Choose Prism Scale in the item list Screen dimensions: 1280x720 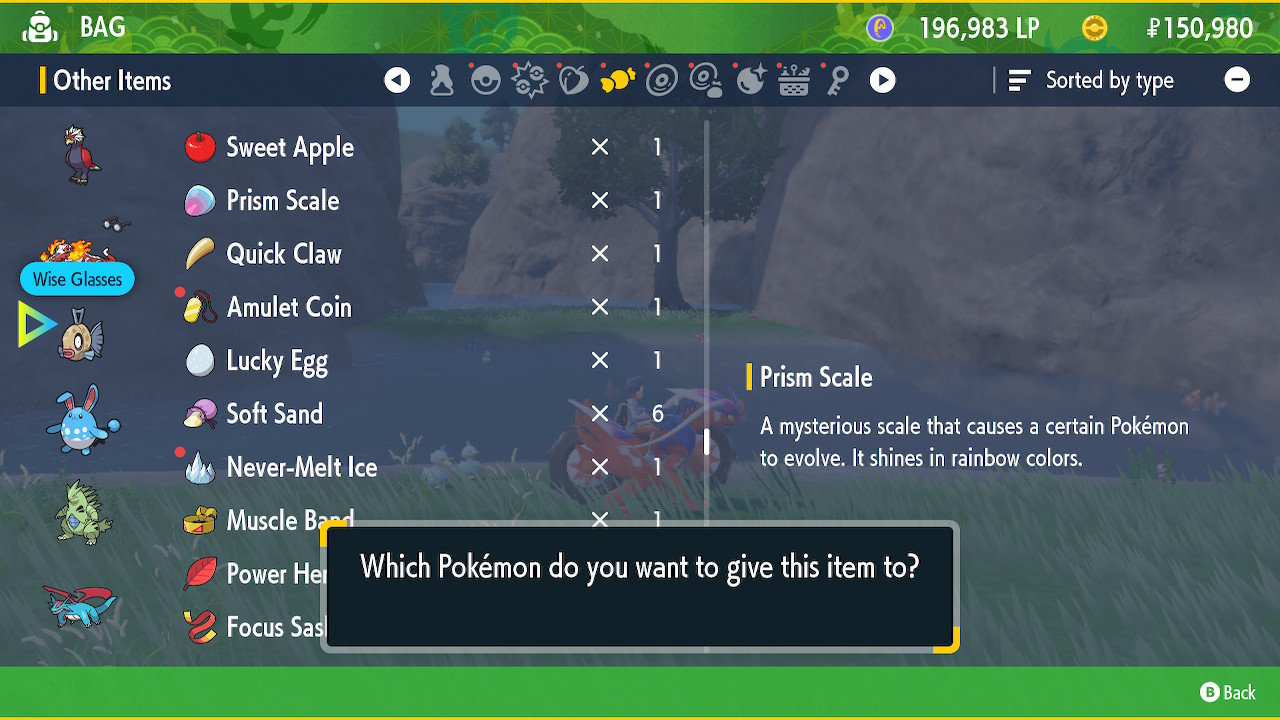283,201
